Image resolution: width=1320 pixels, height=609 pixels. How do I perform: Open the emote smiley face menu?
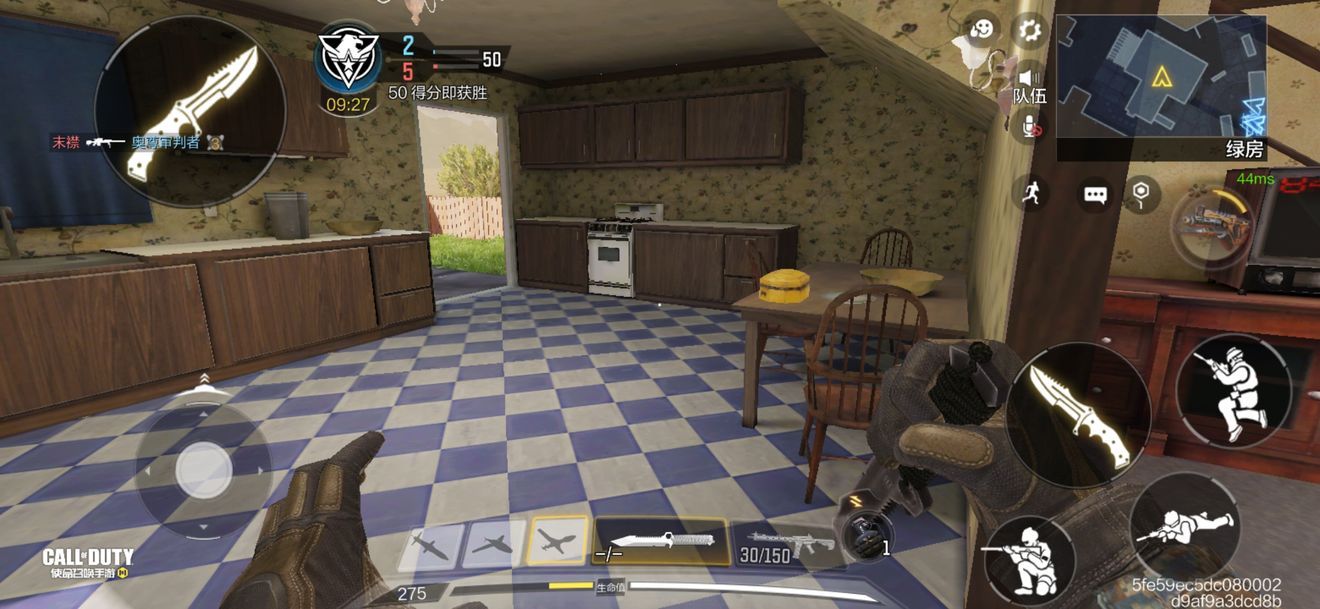click(984, 30)
